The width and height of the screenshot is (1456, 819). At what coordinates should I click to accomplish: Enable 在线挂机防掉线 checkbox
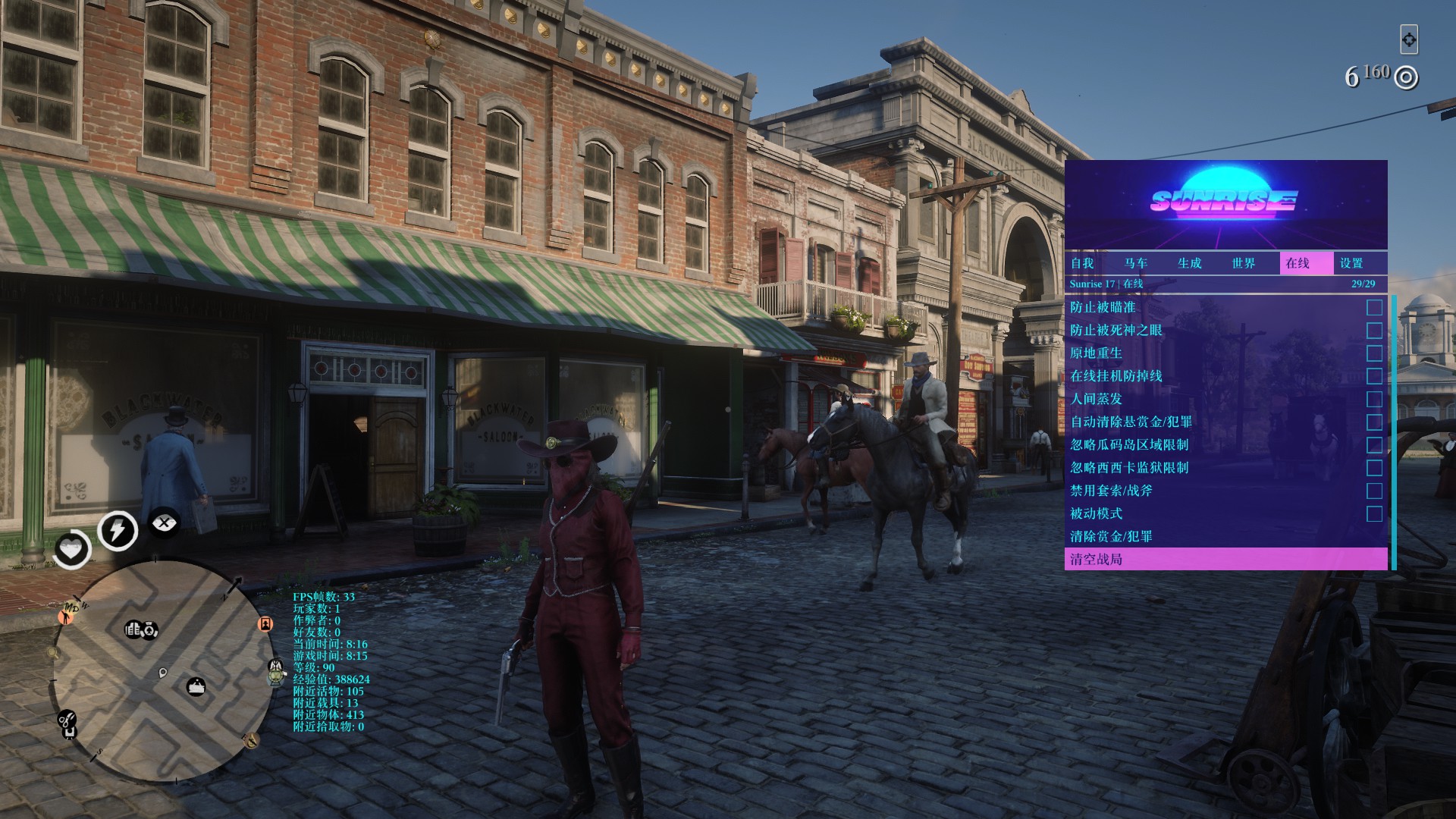[1374, 376]
